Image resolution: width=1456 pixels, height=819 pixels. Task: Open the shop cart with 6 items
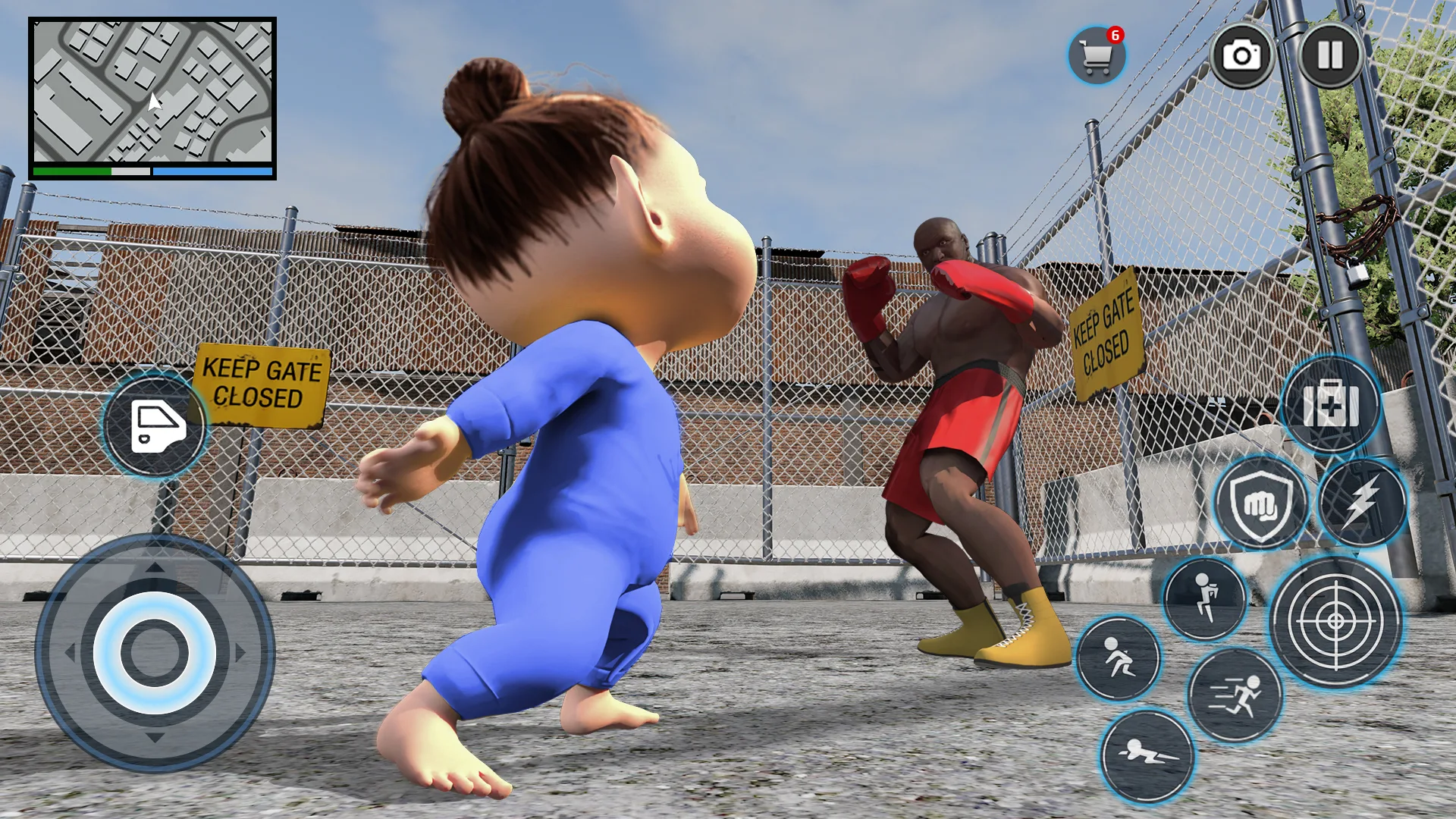click(1097, 54)
